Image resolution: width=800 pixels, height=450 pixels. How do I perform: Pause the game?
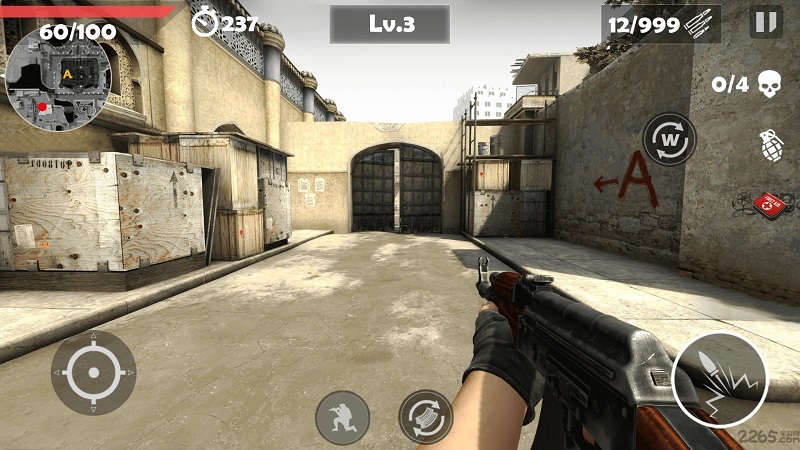(x=766, y=22)
